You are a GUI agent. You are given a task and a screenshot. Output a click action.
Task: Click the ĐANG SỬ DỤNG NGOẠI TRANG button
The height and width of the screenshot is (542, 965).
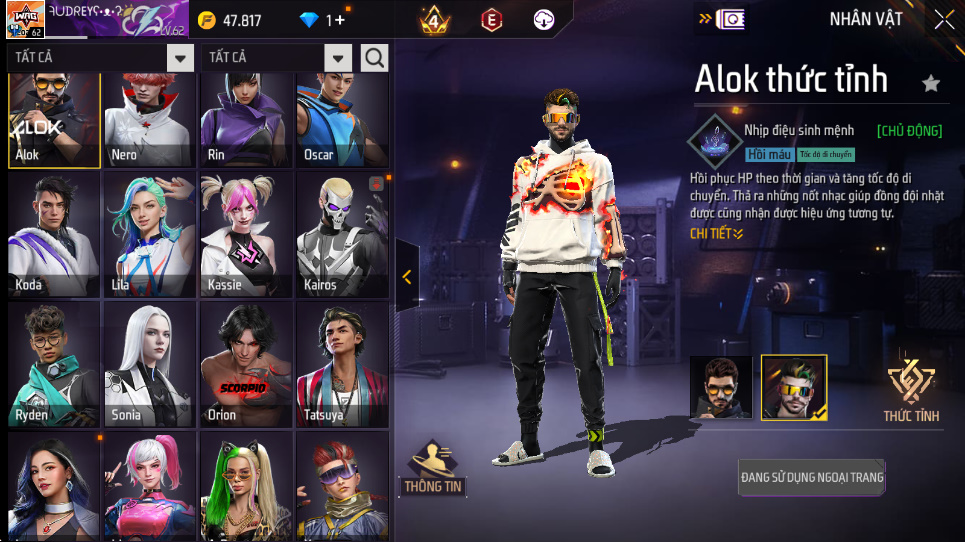812,477
